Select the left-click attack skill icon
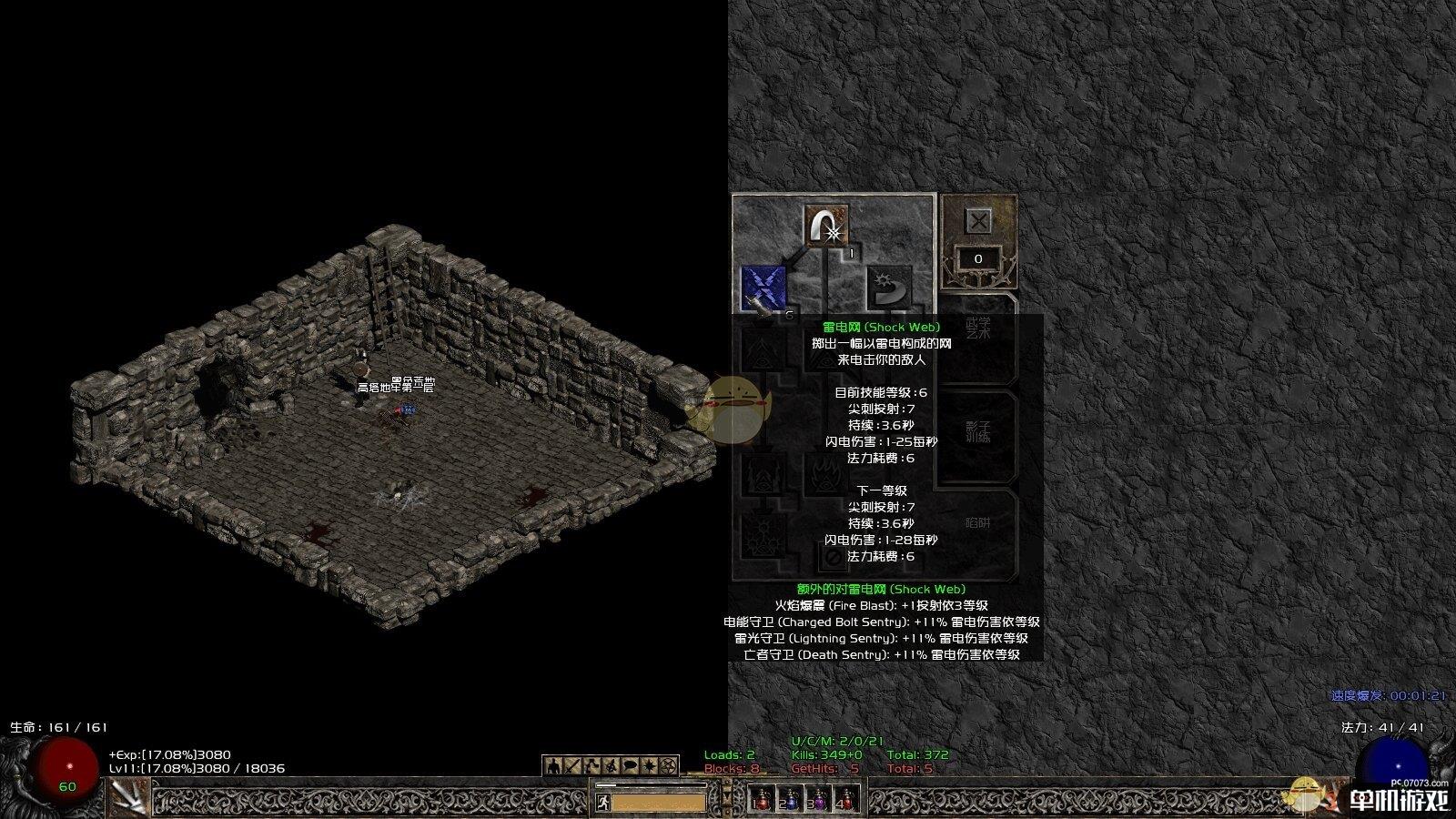The image size is (1456, 819). [x=129, y=798]
